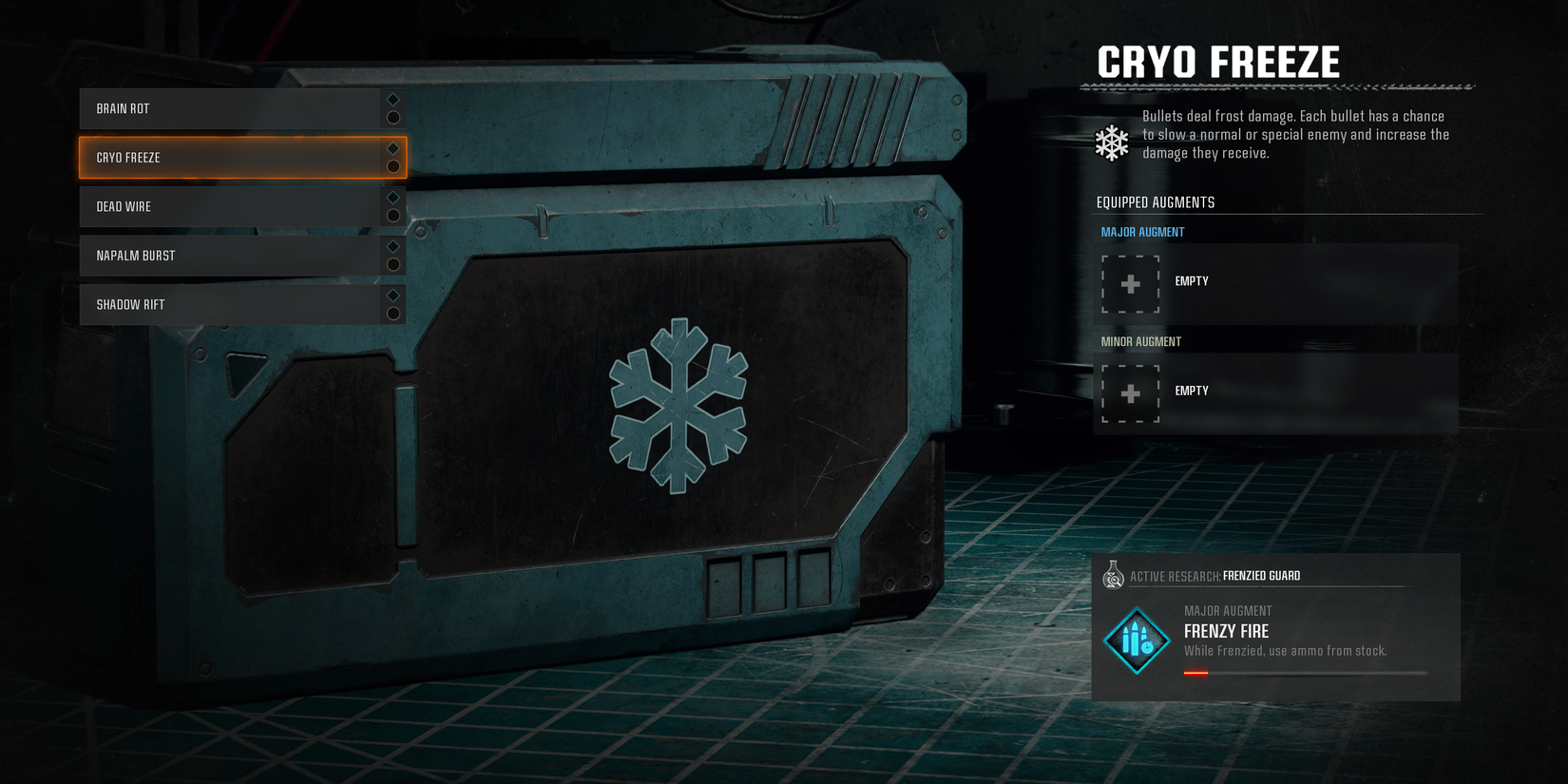
Task: Toggle the minor augment circle on Cryo Freeze
Action: click(392, 166)
